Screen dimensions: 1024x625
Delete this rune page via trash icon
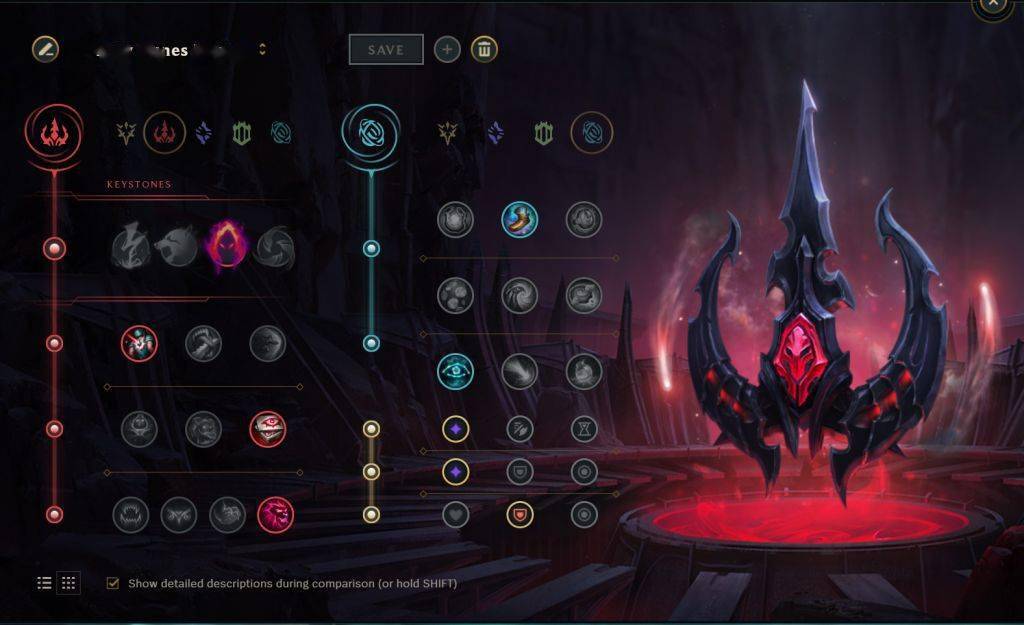483,50
